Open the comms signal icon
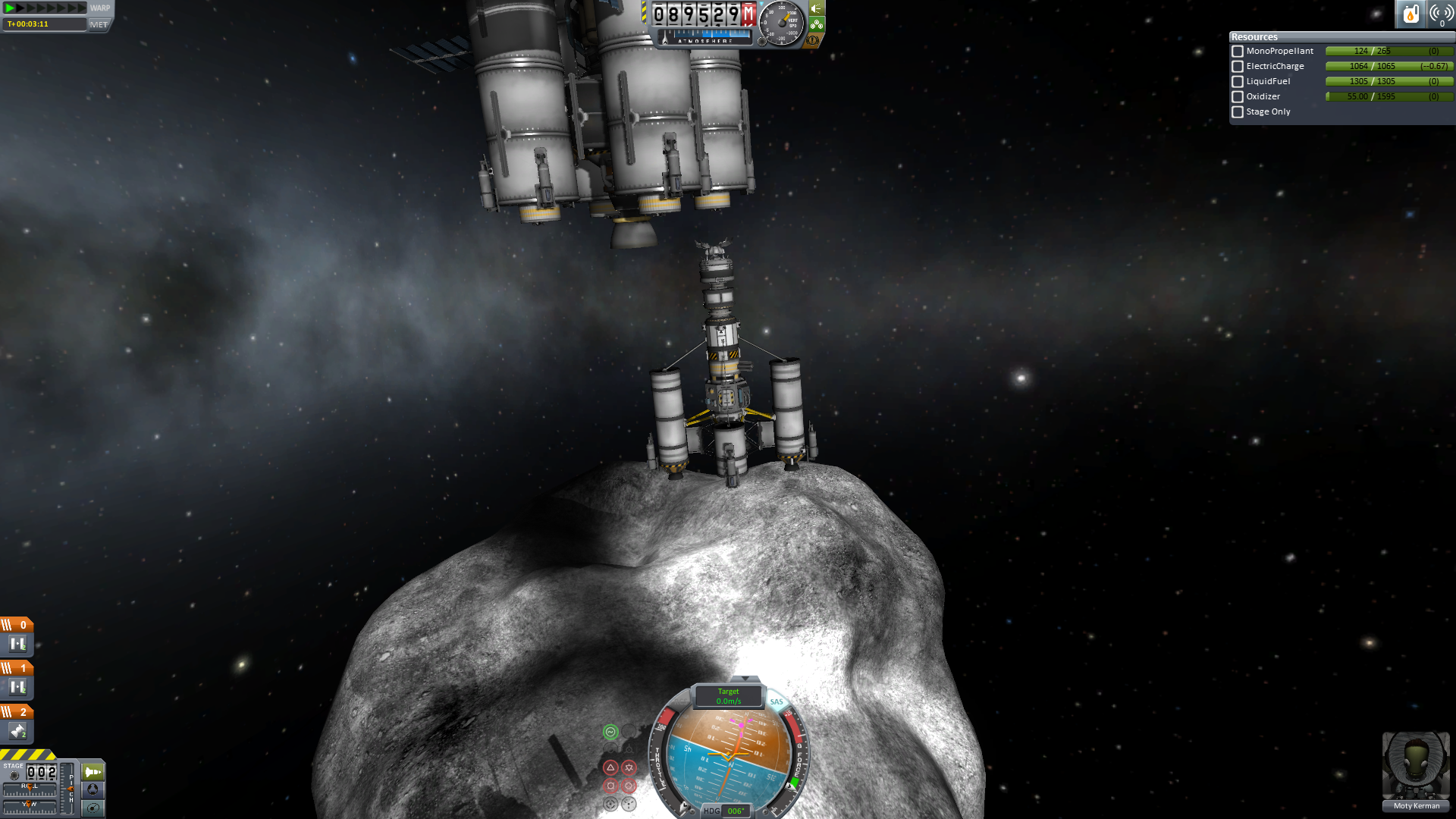The image size is (1456, 819). coord(1441,14)
